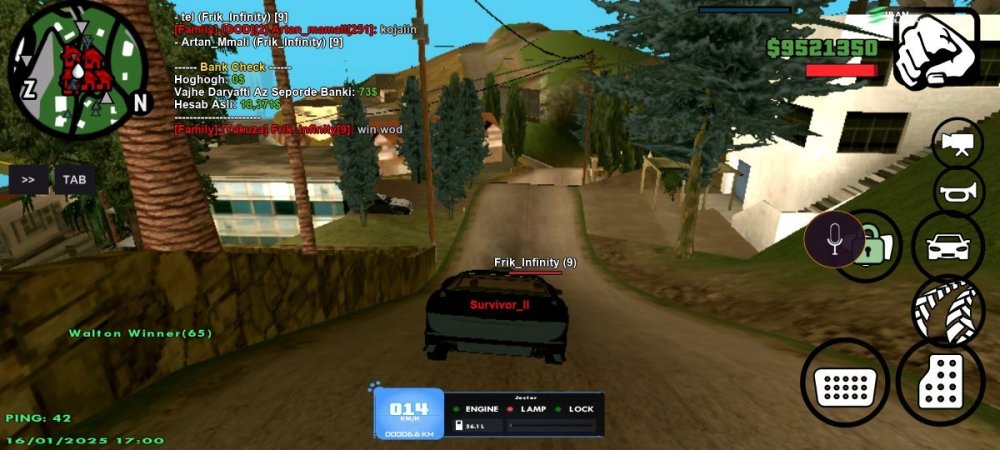This screenshot has width=1000, height=450.
Task: Activate the microphone voice chat button
Action: [x=834, y=238]
